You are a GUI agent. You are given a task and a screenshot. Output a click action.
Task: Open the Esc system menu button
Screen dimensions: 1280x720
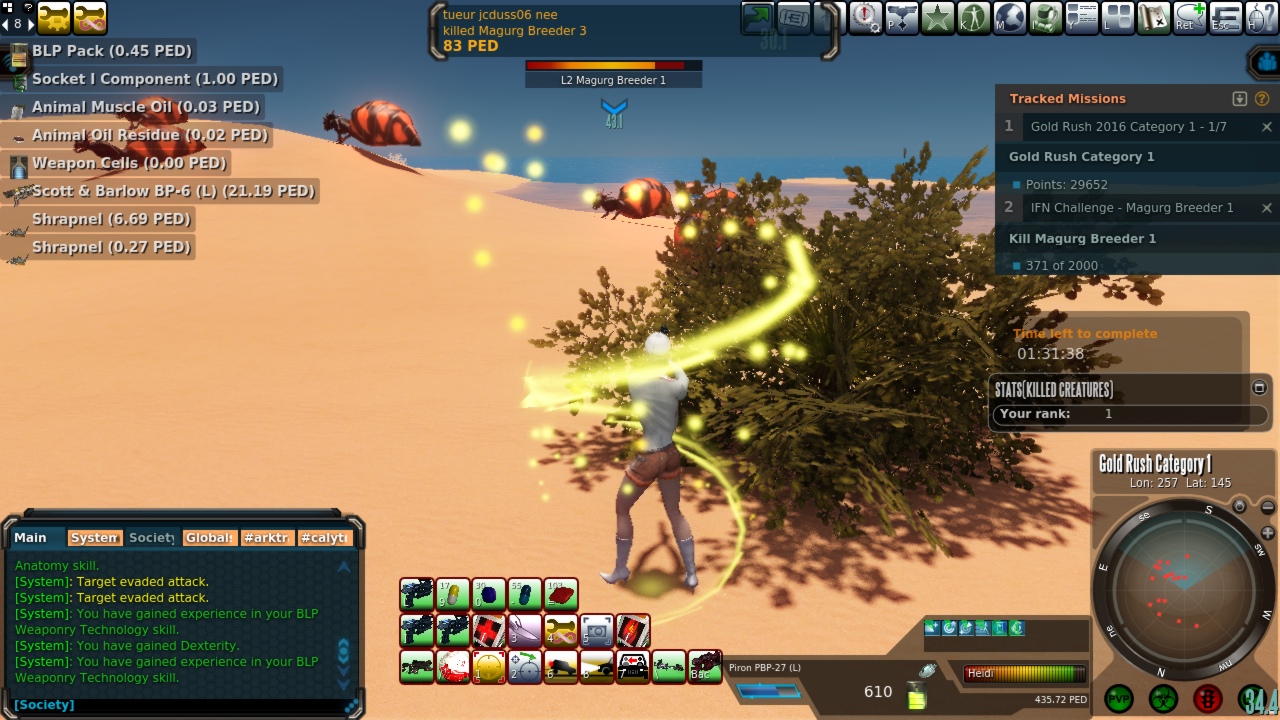[1226, 18]
